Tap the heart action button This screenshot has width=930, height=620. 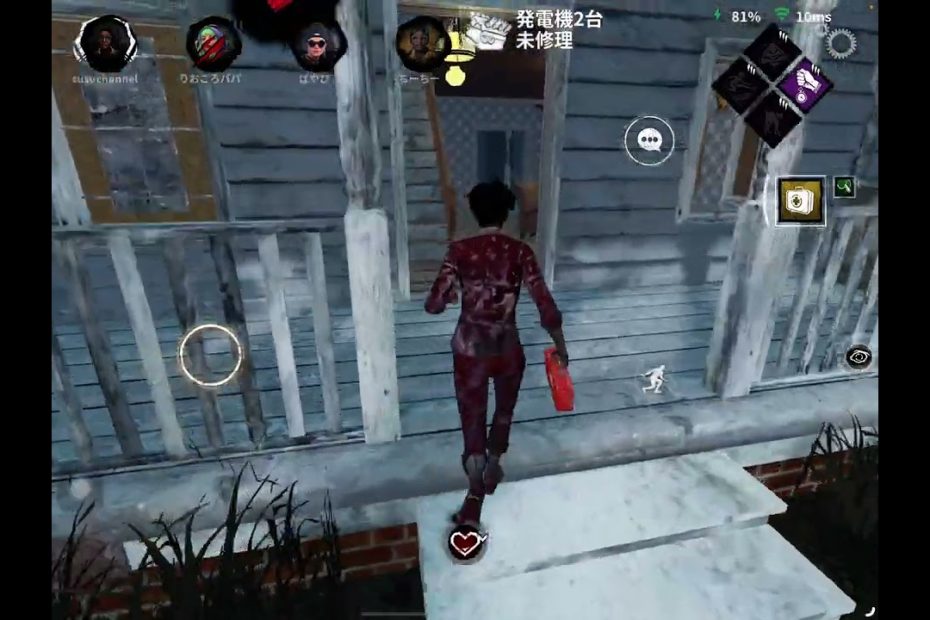[466, 543]
